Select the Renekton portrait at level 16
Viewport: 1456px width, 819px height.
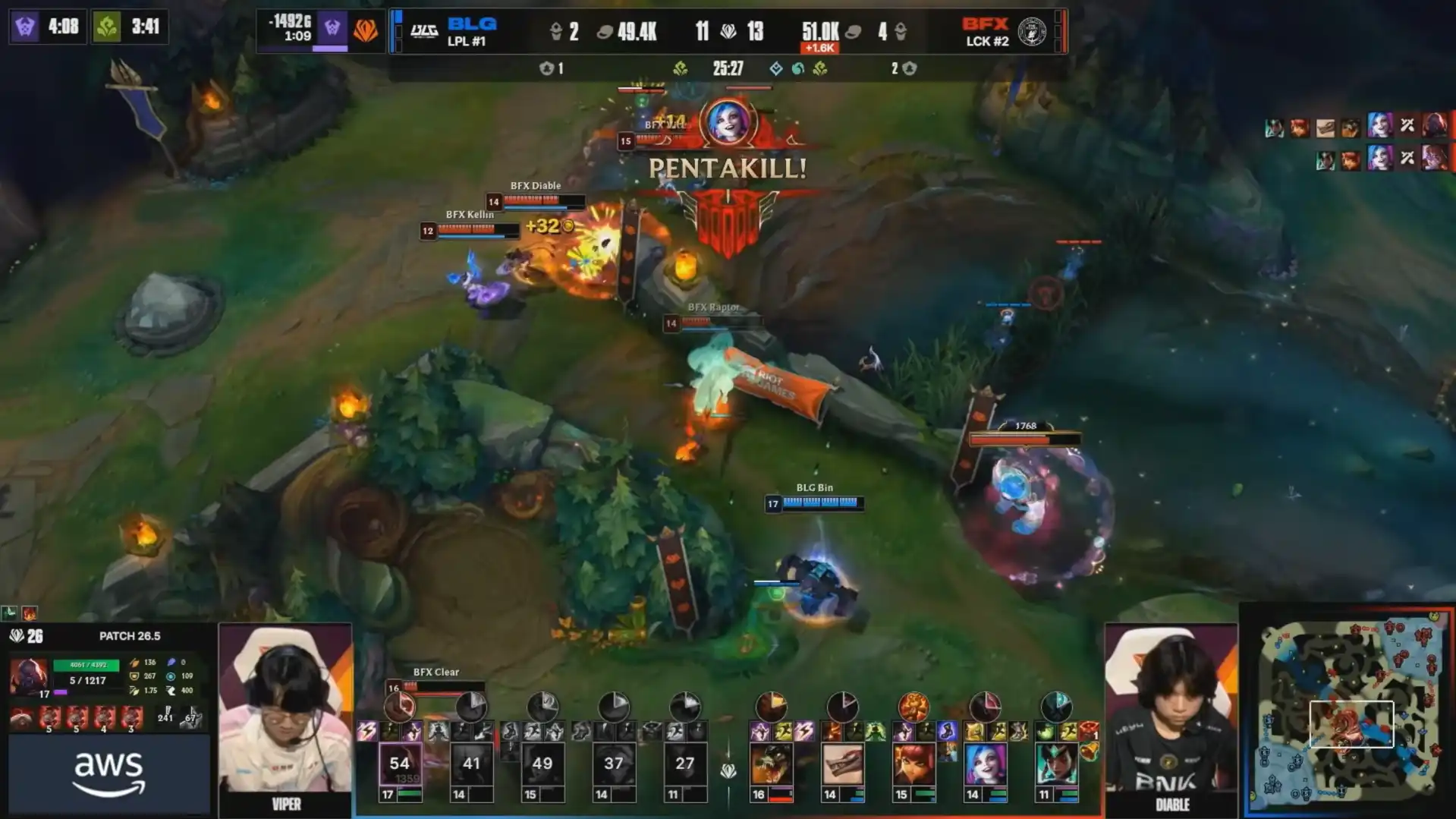pos(771,764)
